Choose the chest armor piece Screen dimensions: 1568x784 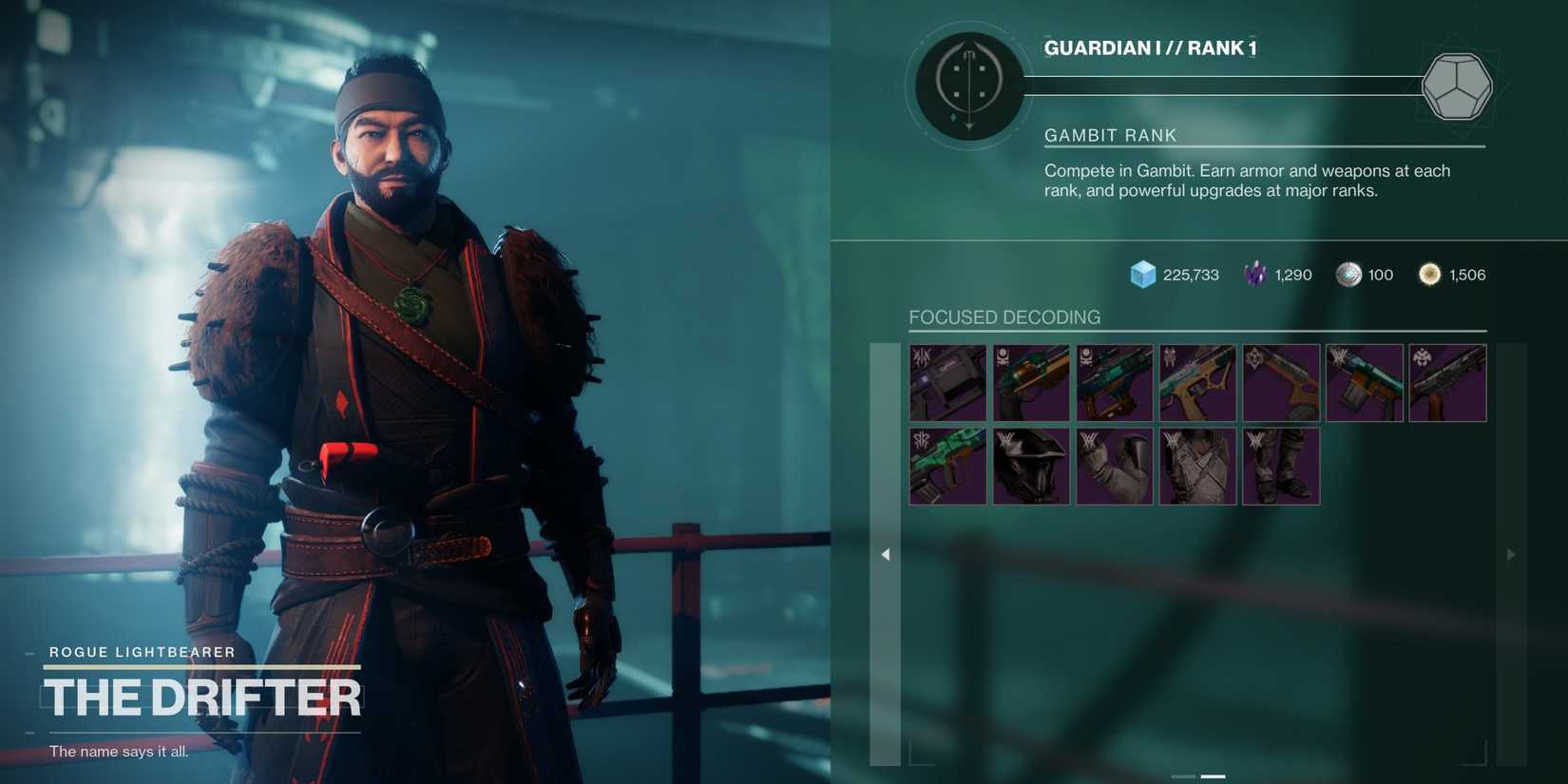click(x=1197, y=466)
